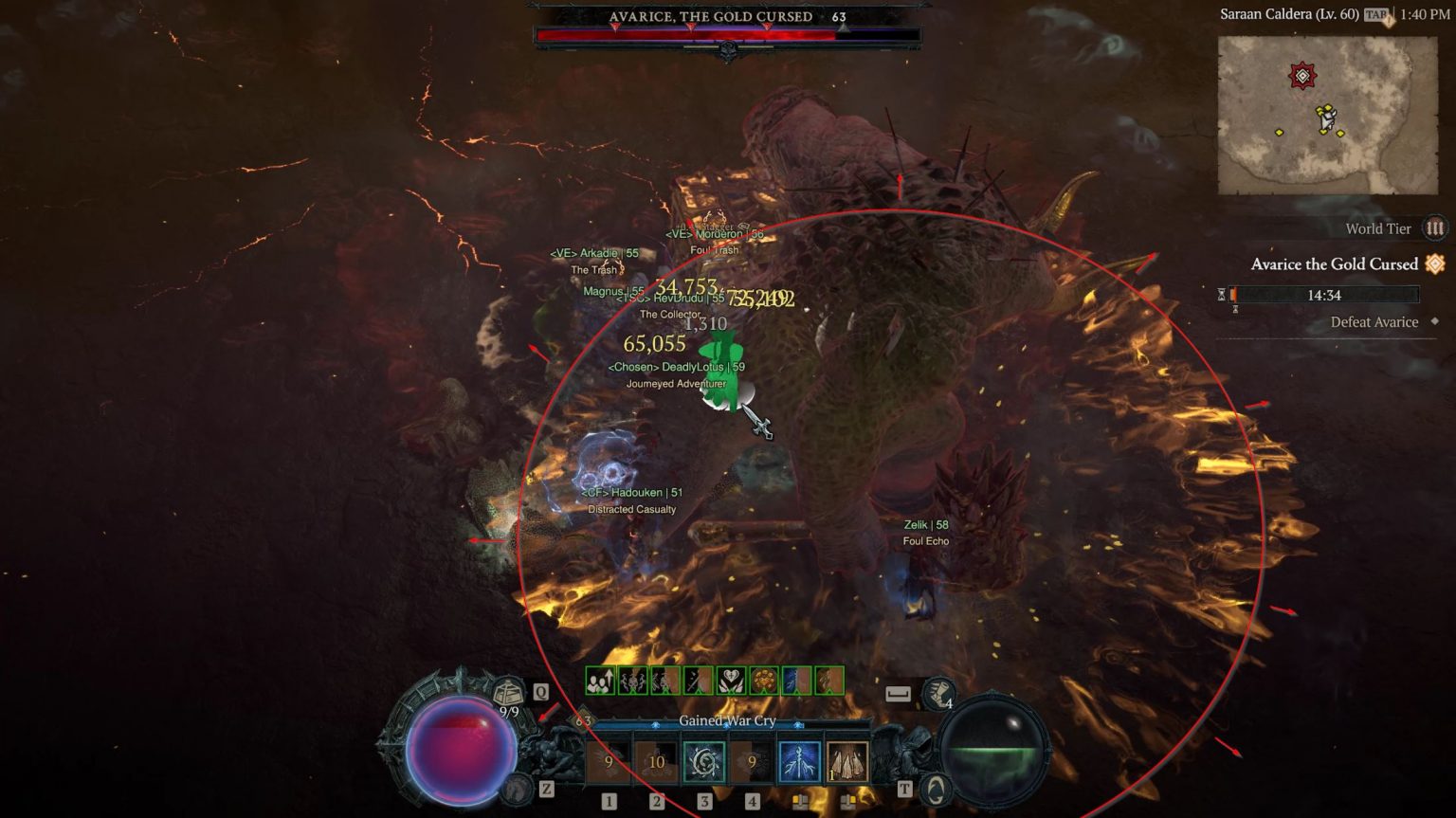Click the World Tier III emblem
The height and width of the screenshot is (818, 1456).
point(1435,227)
